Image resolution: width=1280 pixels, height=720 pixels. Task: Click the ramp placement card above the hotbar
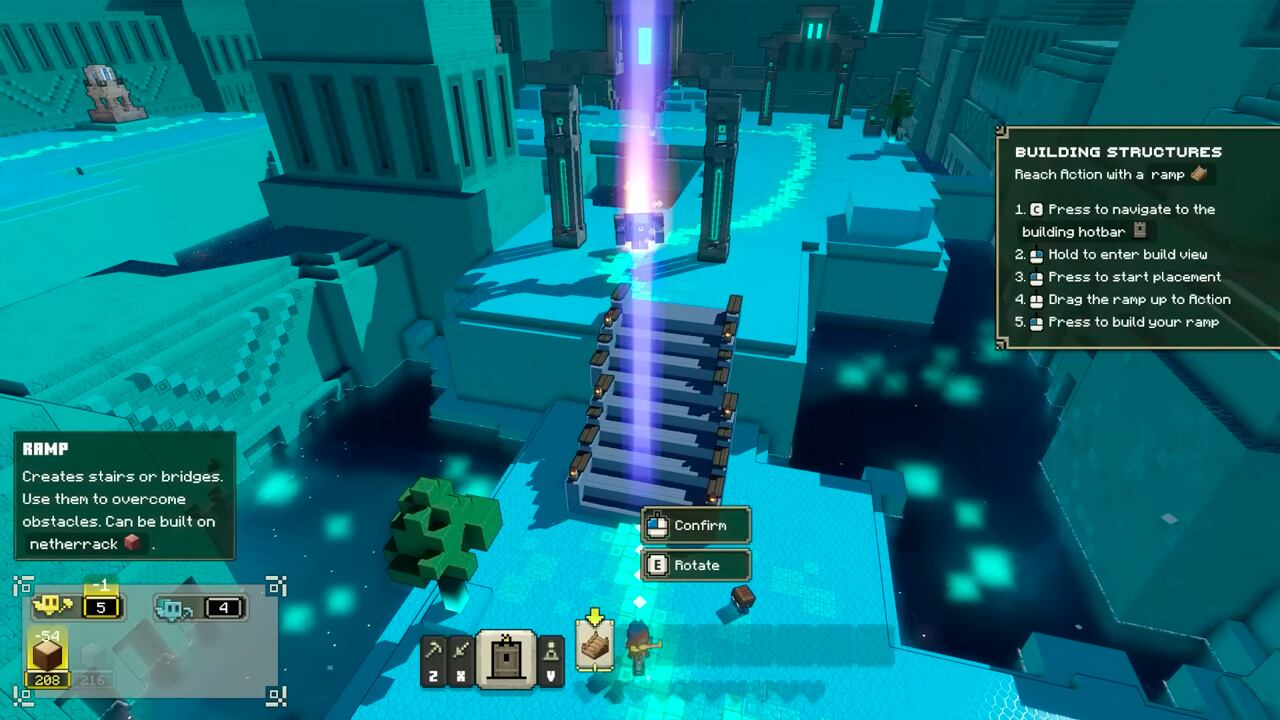tap(594, 644)
